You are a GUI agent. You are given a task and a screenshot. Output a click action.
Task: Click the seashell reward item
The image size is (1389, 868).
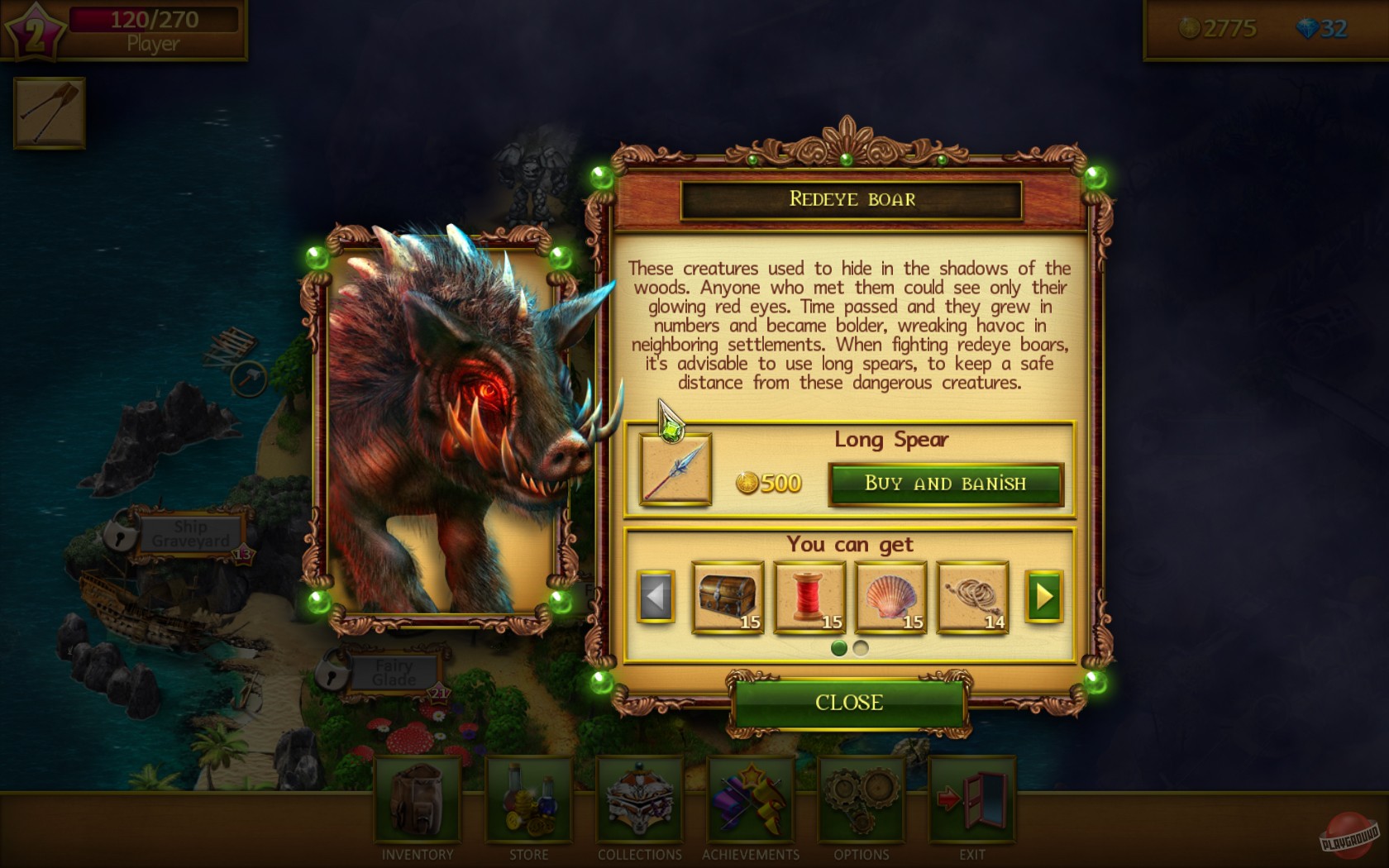click(x=889, y=595)
